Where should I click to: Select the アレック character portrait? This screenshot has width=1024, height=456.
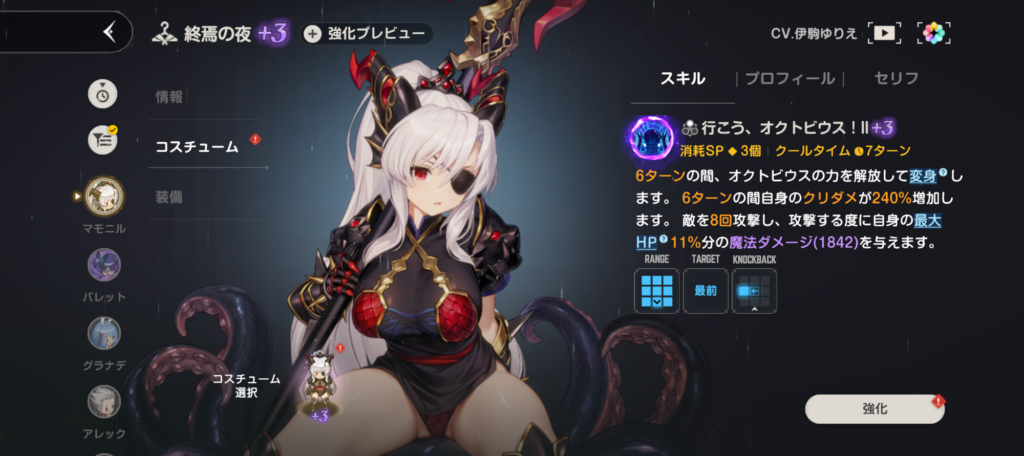click(104, 402)
